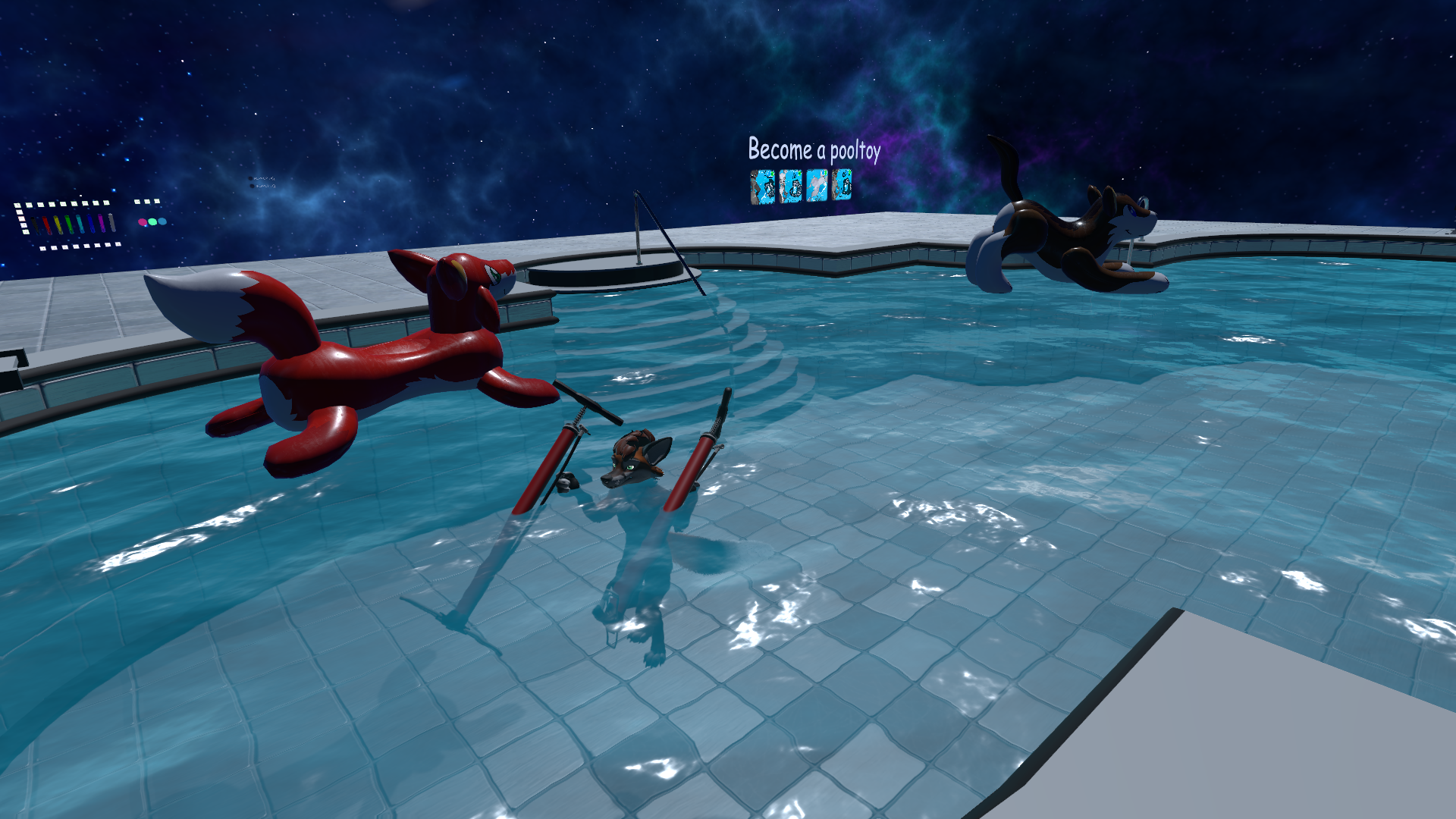Viewport: 1456px width, 819px height.
Task: Choose the black drawing pen
Action: pyautogui.click(x=35, y=226)
